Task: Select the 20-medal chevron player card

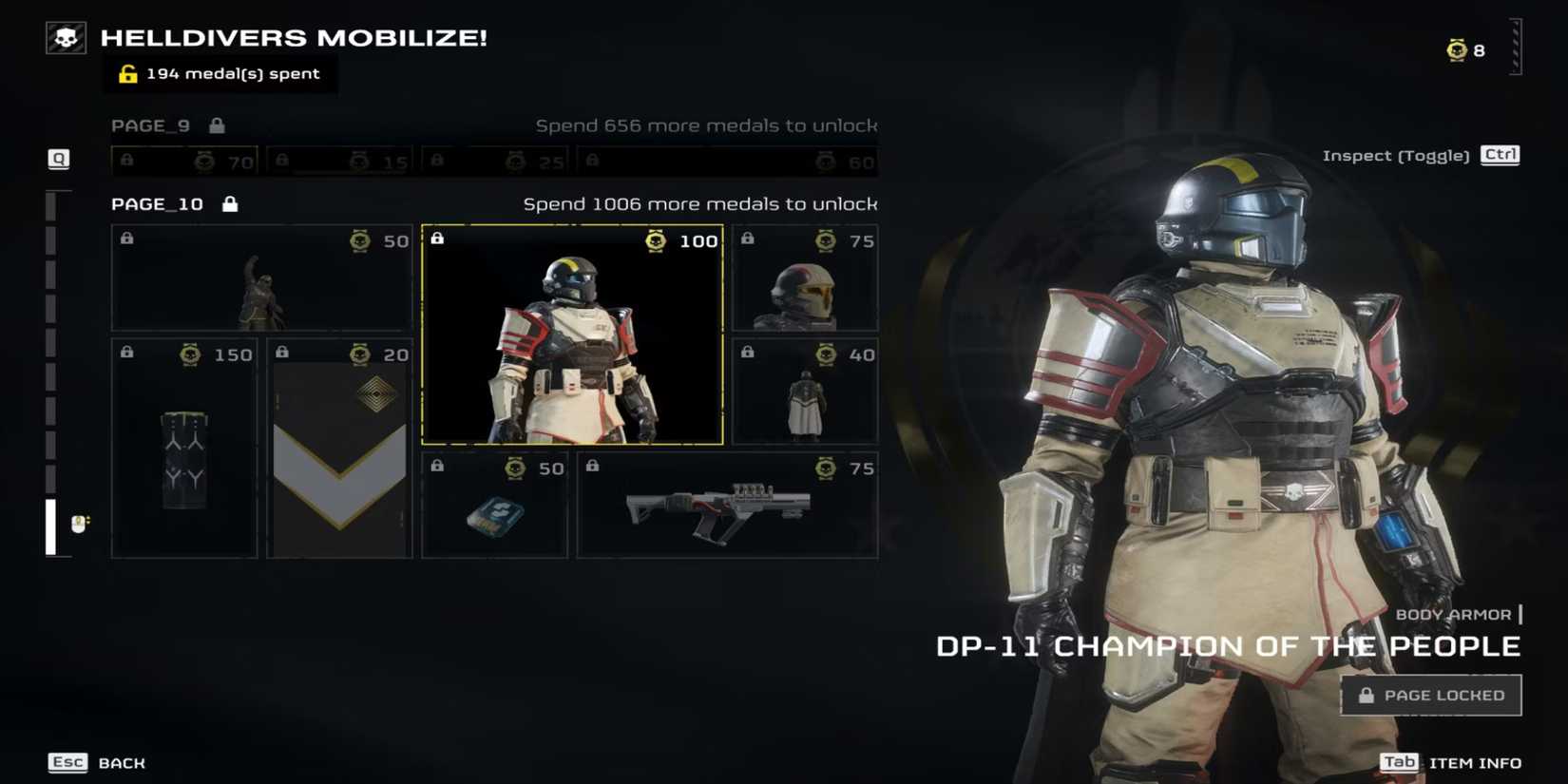Action: 339,448
